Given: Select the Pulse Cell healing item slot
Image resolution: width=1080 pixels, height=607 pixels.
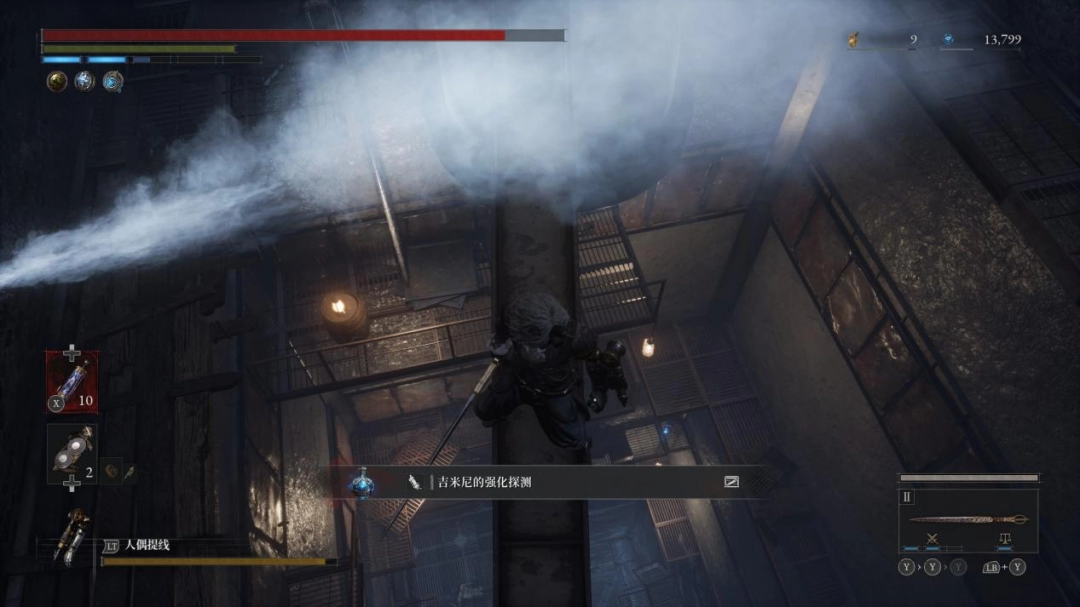Looking at the screenshot, I should (71, 381).
